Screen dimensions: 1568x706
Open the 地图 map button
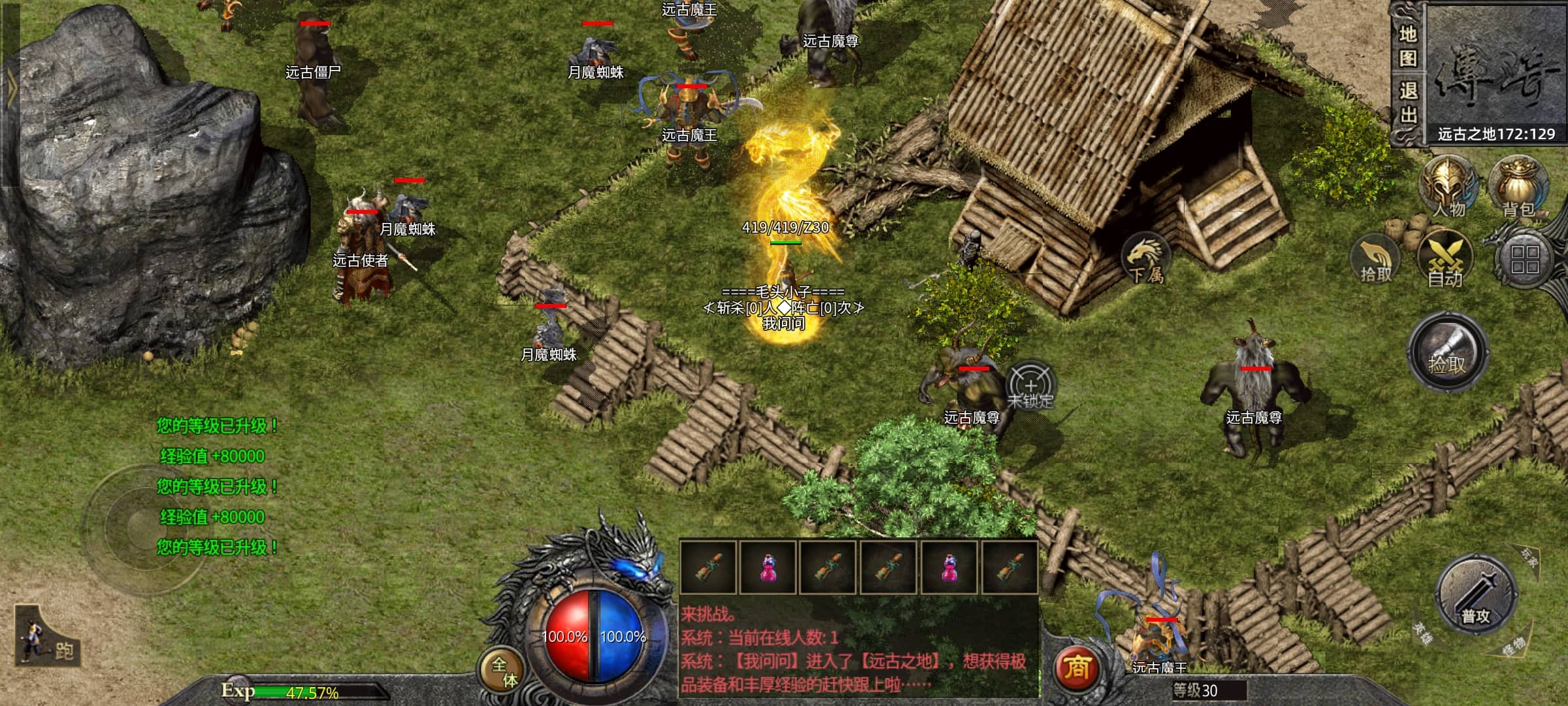(1407, 46)
